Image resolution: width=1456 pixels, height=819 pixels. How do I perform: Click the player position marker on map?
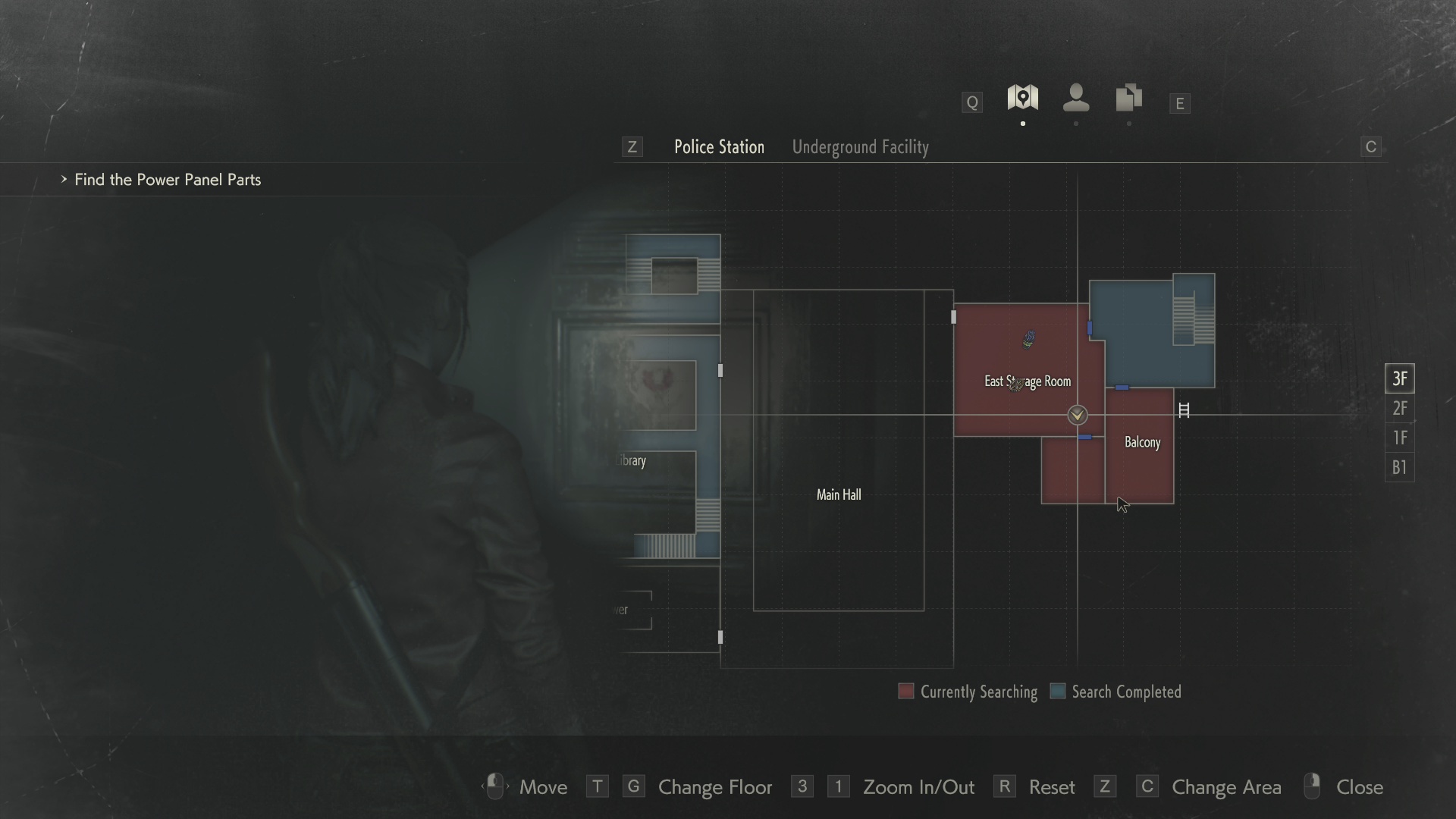[1077, 415]
